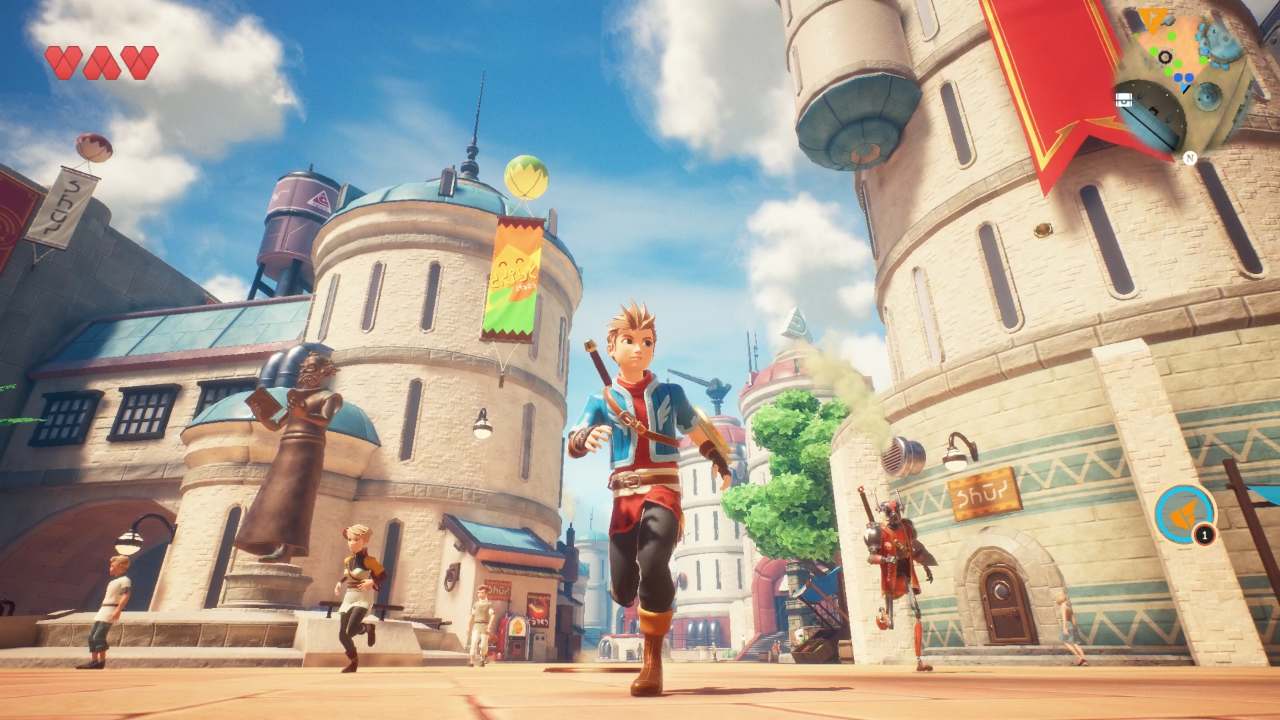Select the equipped item icon with the 1 badge
The height and width of the screenshot is (720, 1280).
coord(1184,514)
